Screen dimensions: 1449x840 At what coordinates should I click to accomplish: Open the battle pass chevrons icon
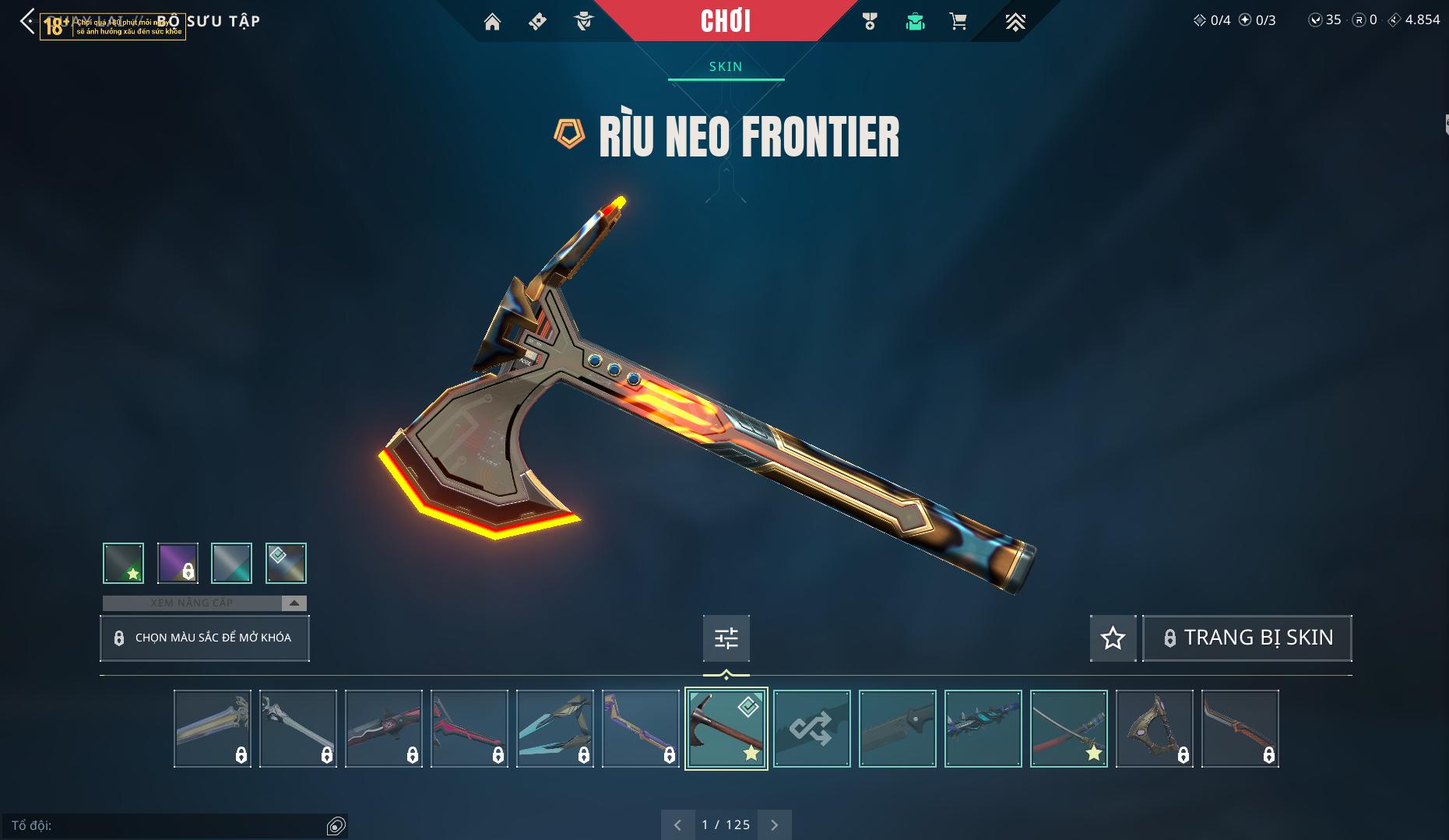[1015, 22]
